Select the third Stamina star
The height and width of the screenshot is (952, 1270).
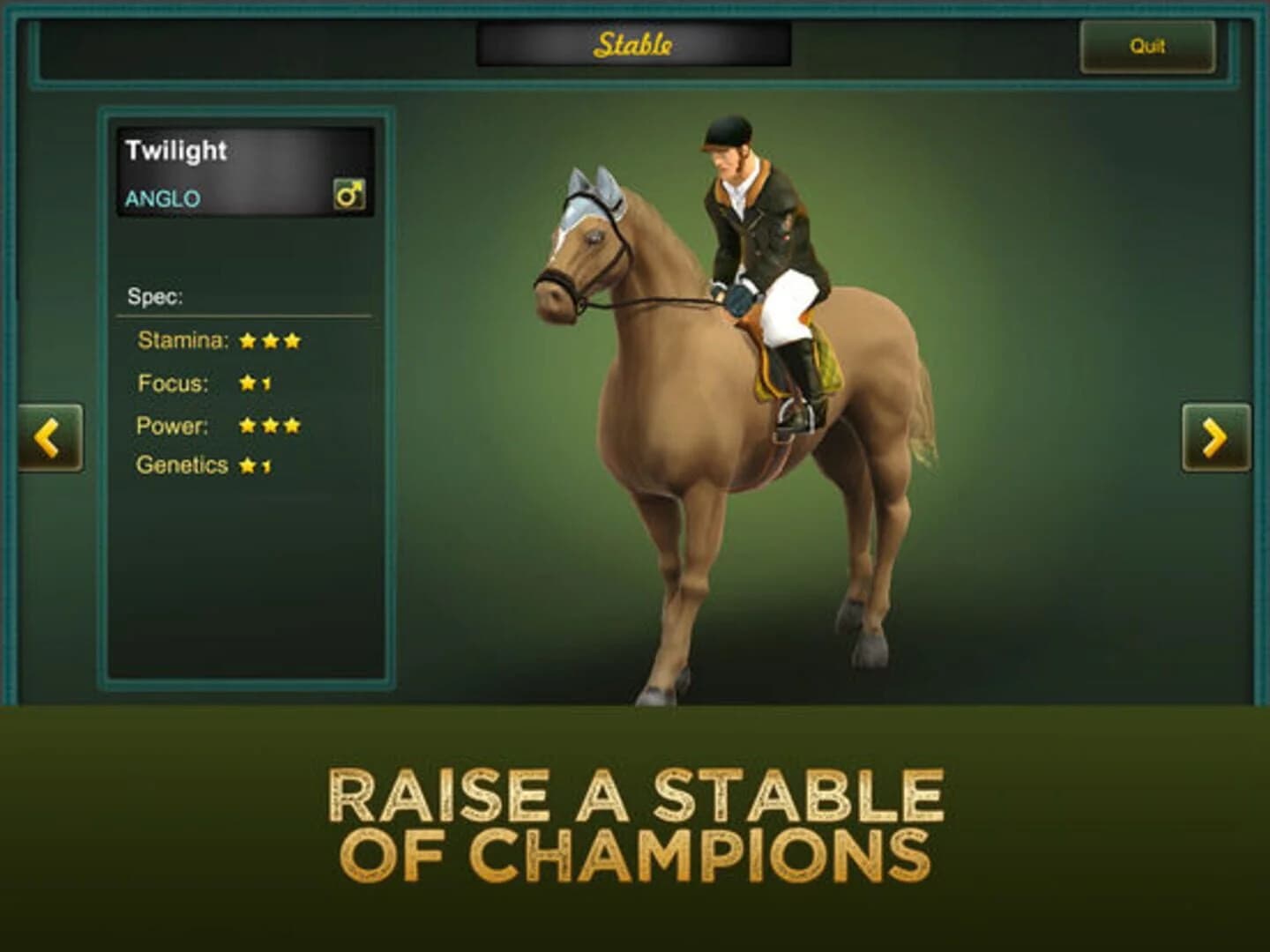[292, 338]
